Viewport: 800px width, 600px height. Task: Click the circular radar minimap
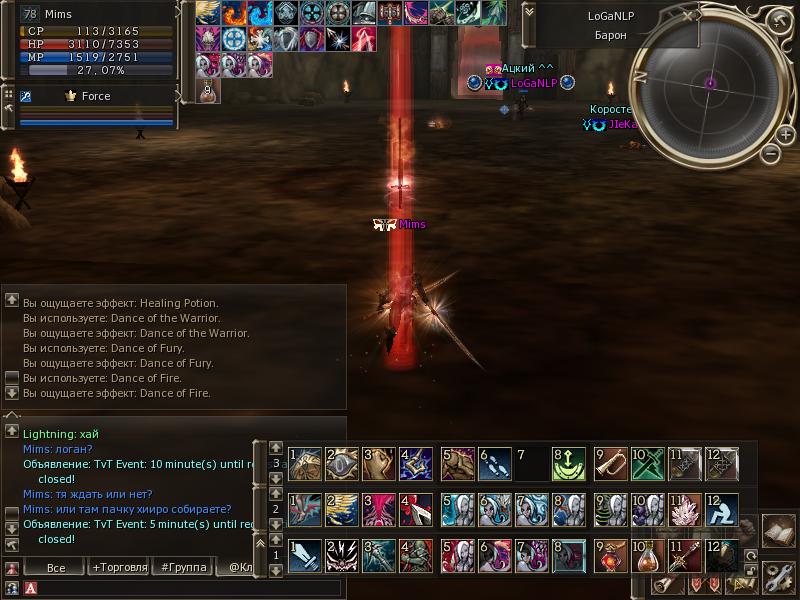point(711,84)
